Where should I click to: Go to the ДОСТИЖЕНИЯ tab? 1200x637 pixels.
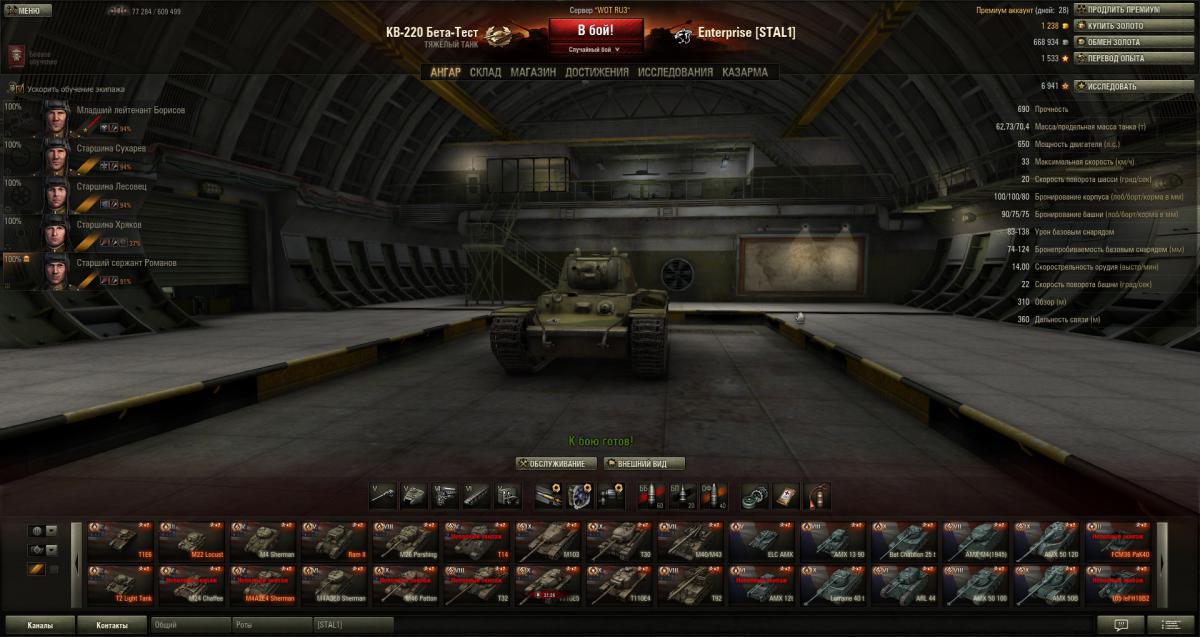(x=596, y=72)
